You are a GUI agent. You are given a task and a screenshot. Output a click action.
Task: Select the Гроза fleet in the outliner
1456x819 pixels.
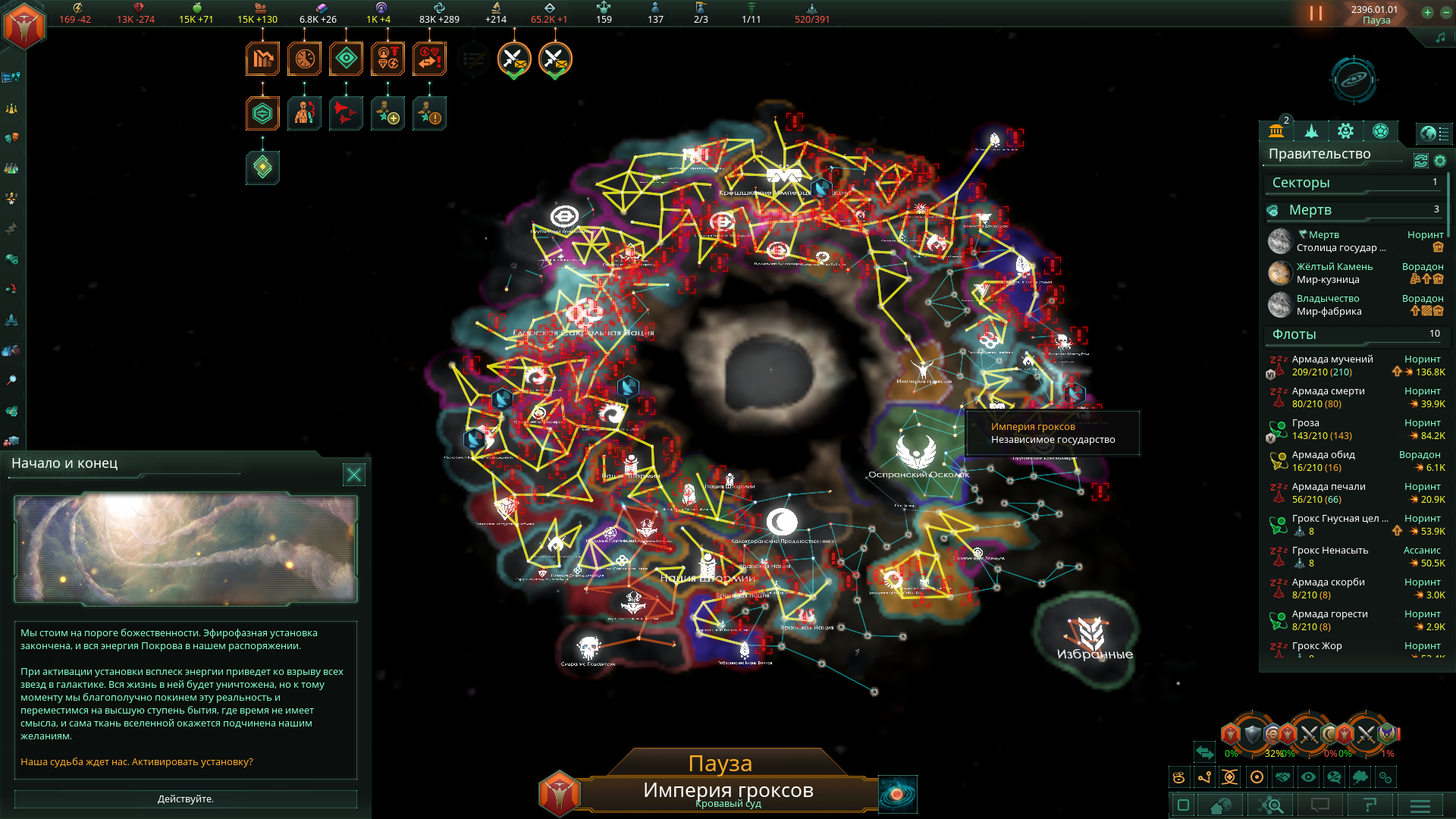point(1305,423)
